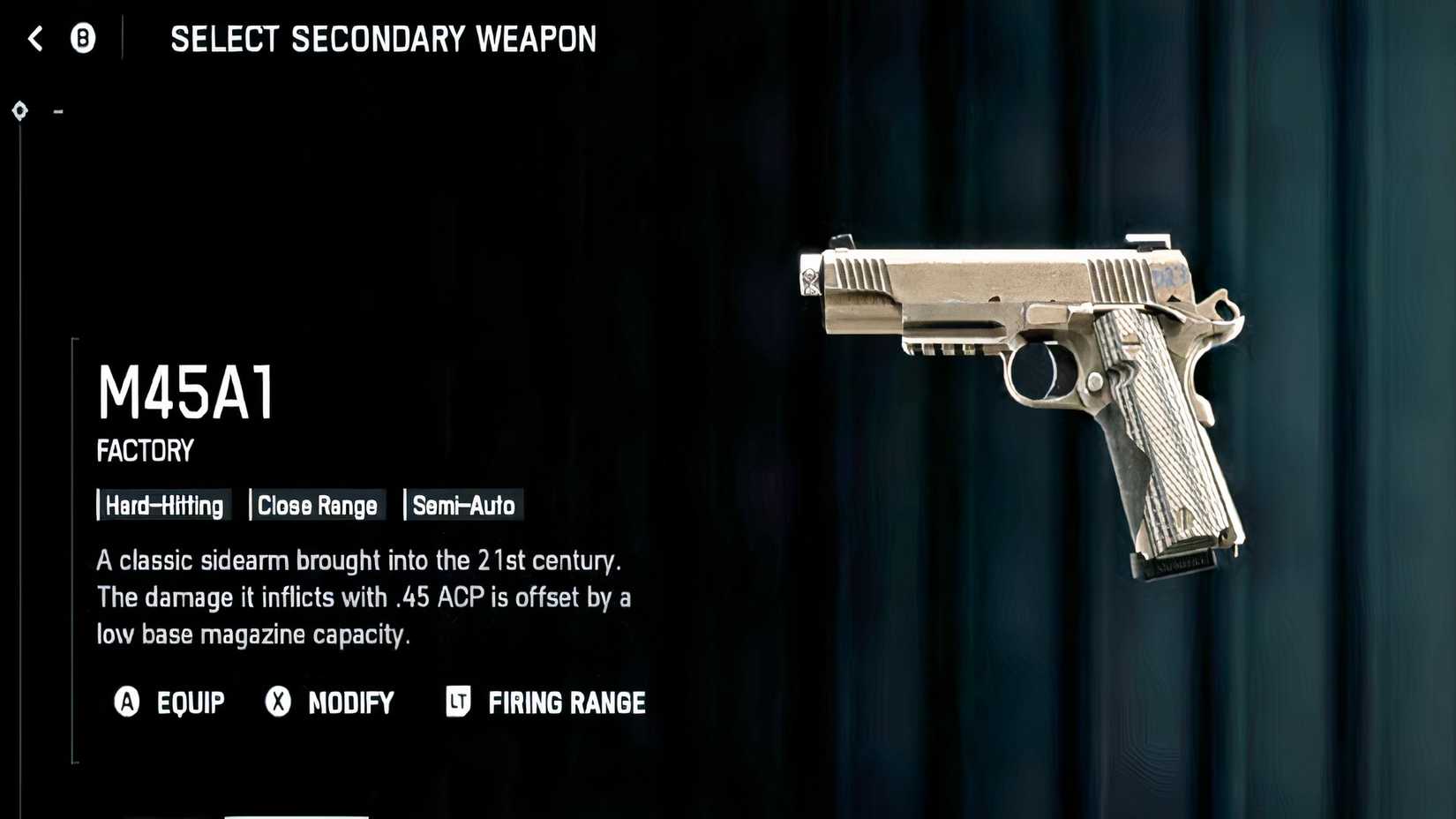This screenshot has height=819, width=1456.
Task: Toggle the Semi-Auto attribute tag
Action: point(463,506)
